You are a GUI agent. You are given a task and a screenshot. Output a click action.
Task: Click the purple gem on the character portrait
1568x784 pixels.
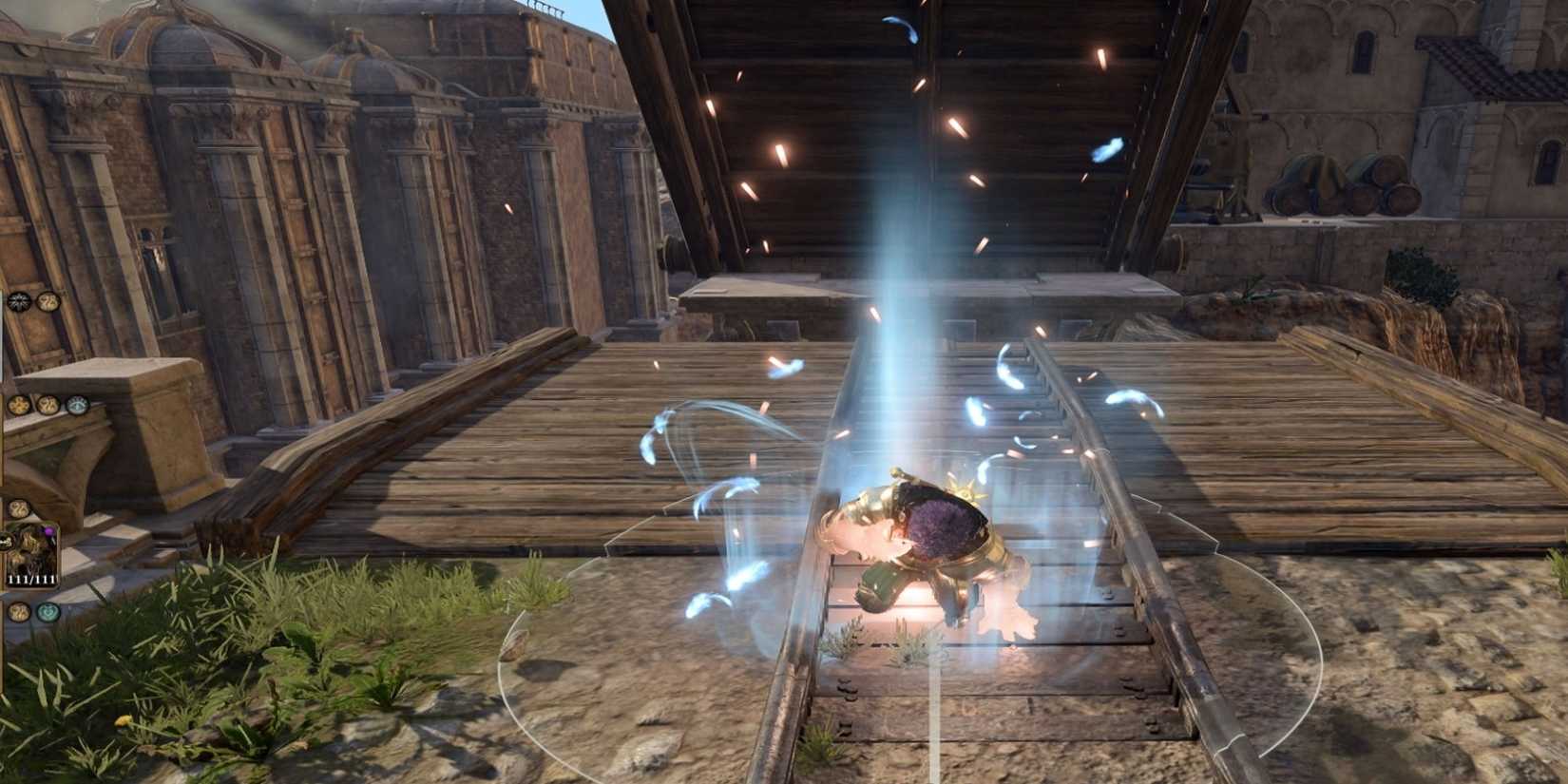[x=49, y=531]
